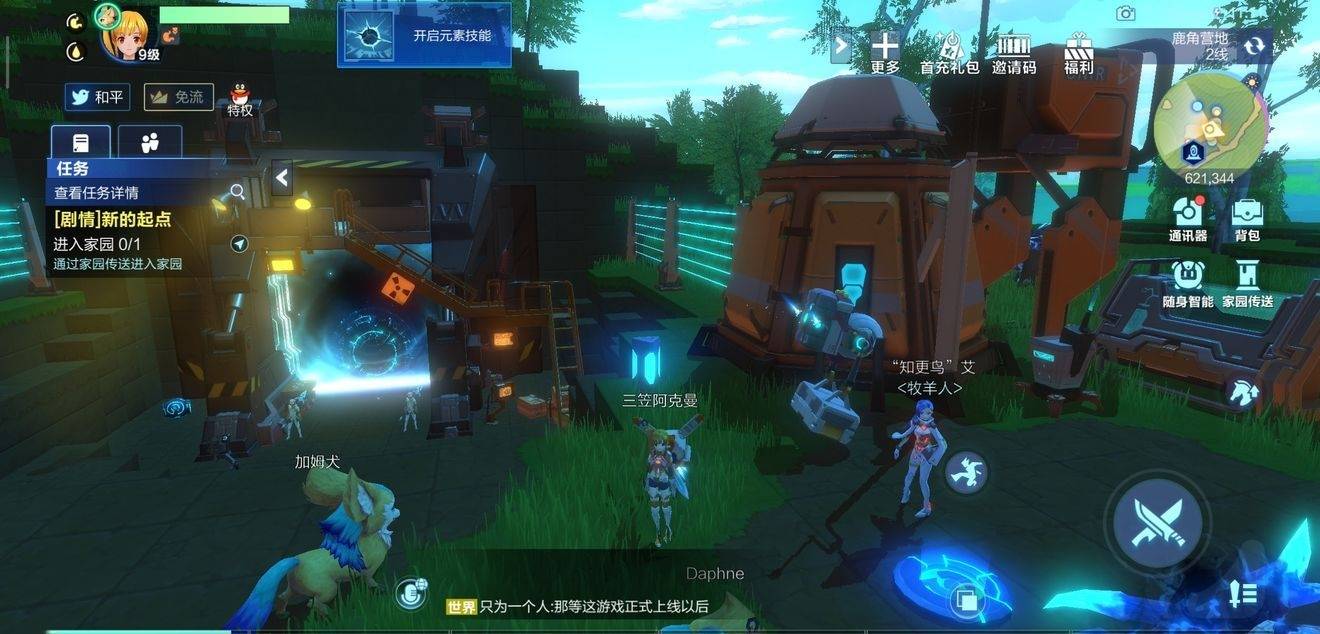Open the 通讯器 communicator
Image resolution: width=1320 pixels, height=634 pixels.
coord(1188,220)
